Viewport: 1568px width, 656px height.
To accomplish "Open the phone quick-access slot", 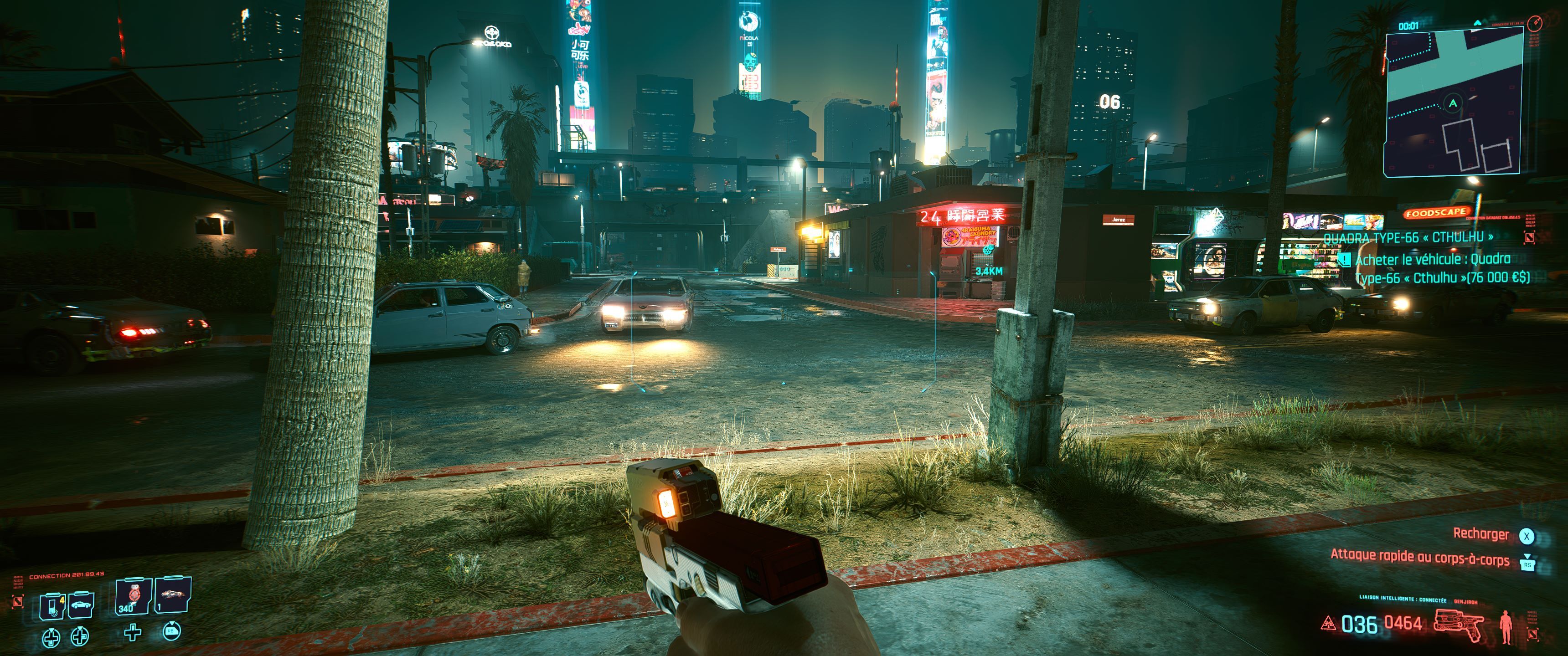I will click(52, 605).
